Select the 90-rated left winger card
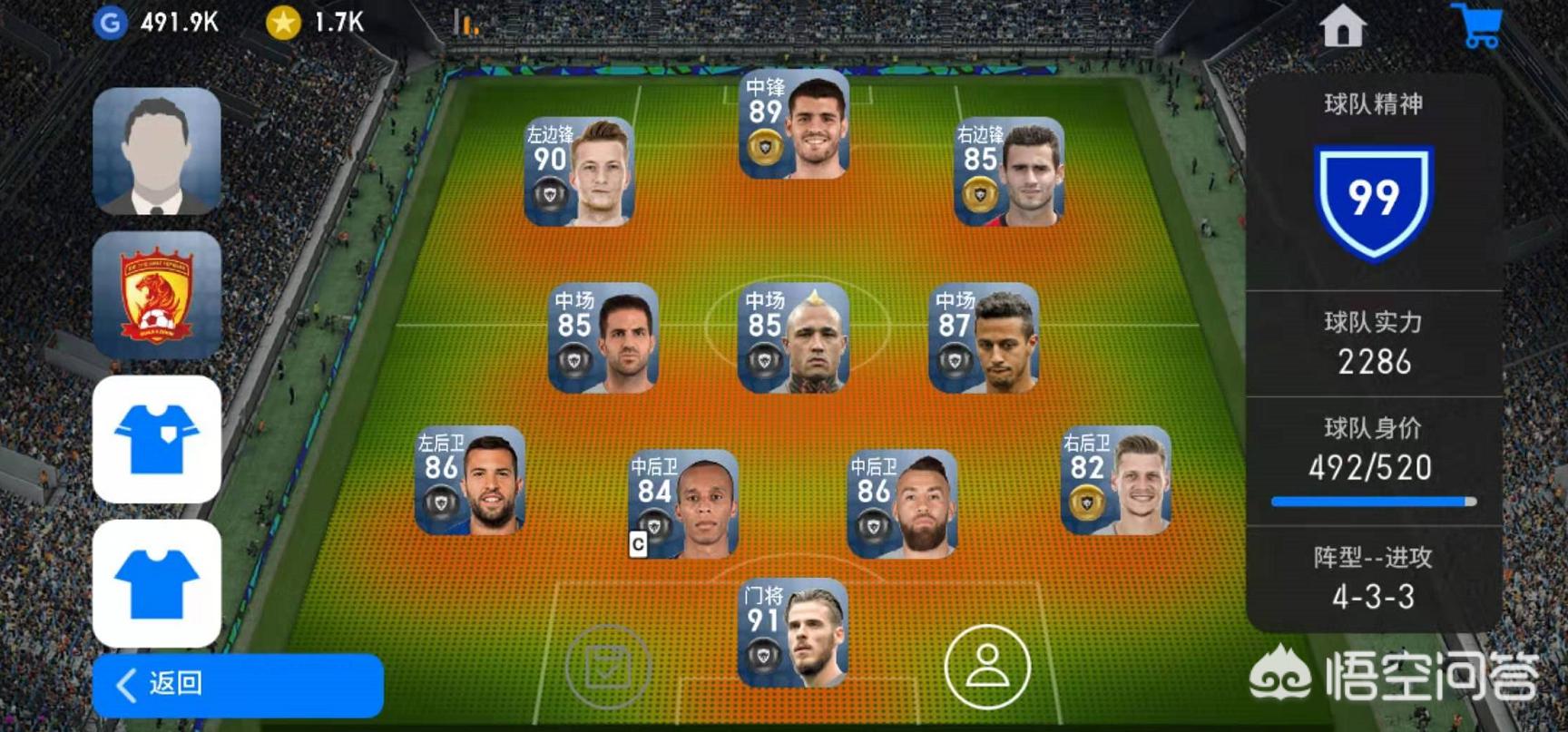 (x=579, y=171)
